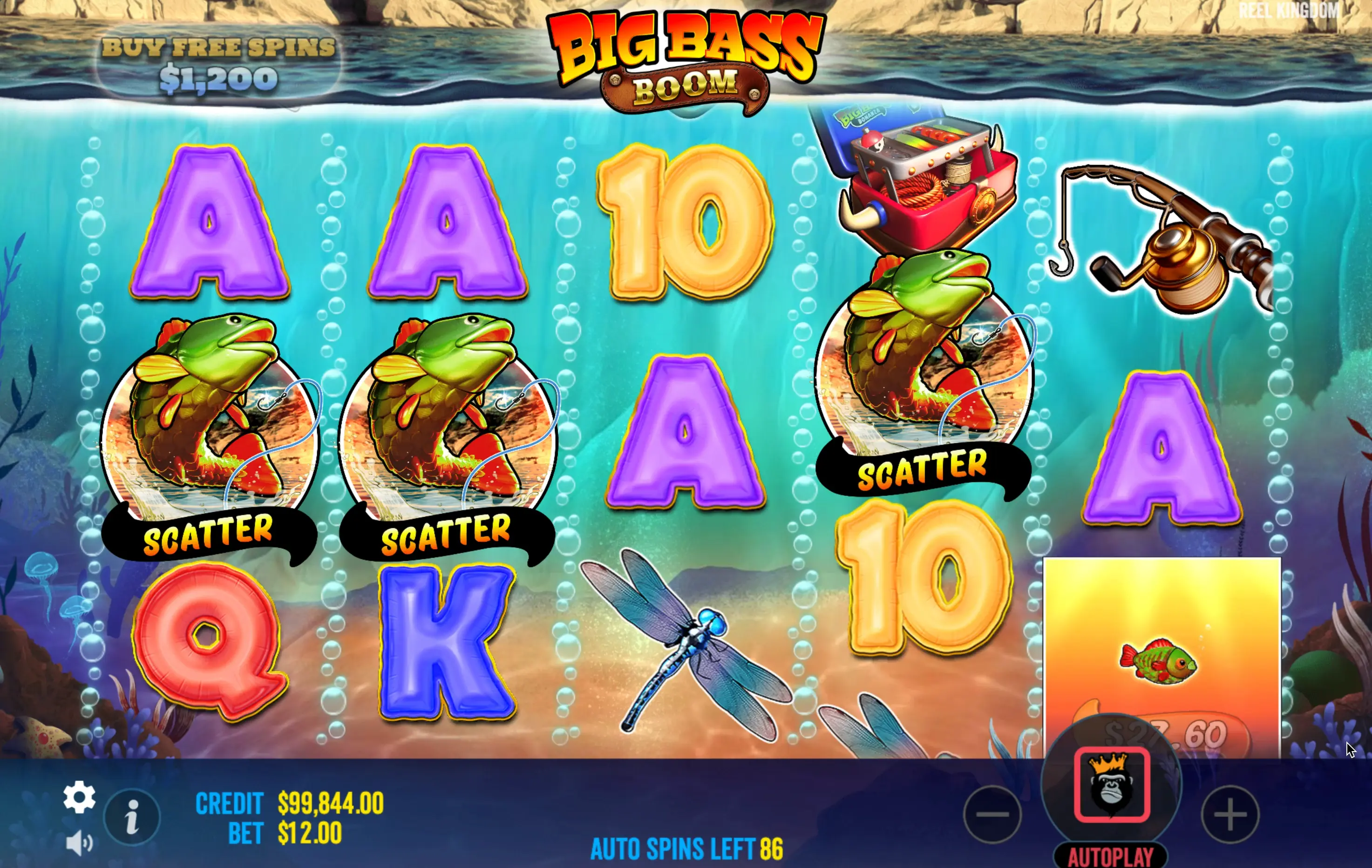Decrease the bet with minus button
This screenshot has width=1372, height=868.
tap(992, 814)
